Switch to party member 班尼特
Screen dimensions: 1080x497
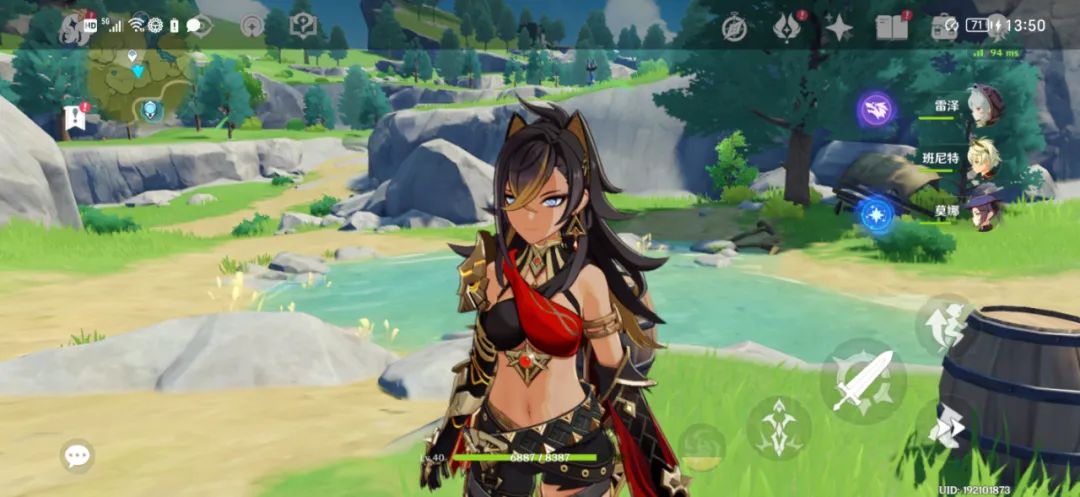pyautogui.click(x=984, y=160)
